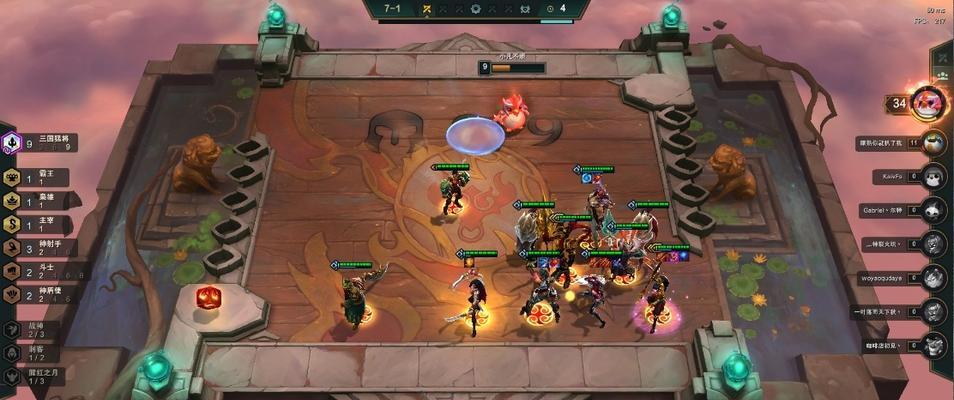Toggle the scoreboard button above player list
This screenshot has width=954, height=400.
coord(941,59)
